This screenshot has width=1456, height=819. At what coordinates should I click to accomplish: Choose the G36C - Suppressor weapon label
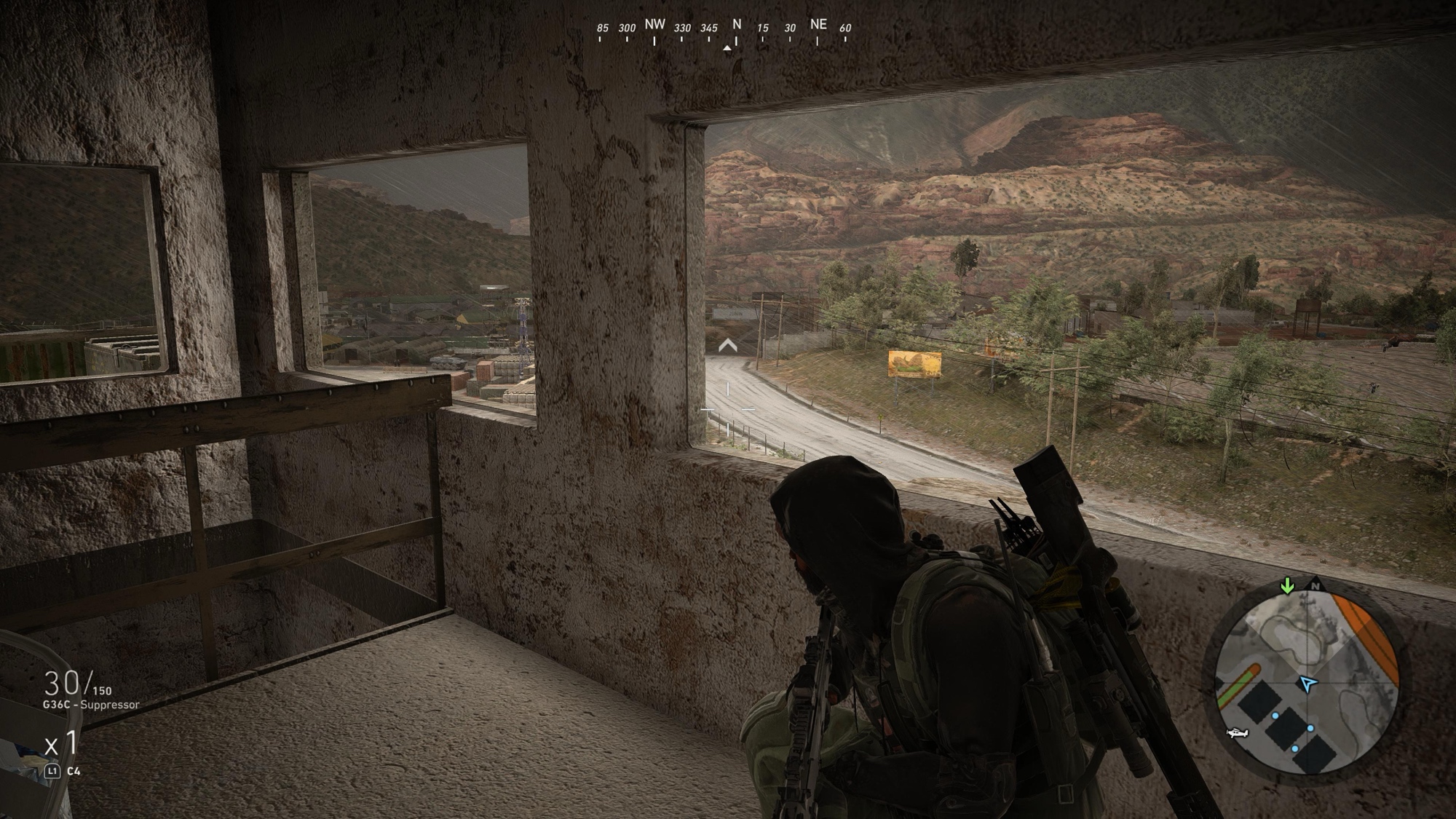91,705
